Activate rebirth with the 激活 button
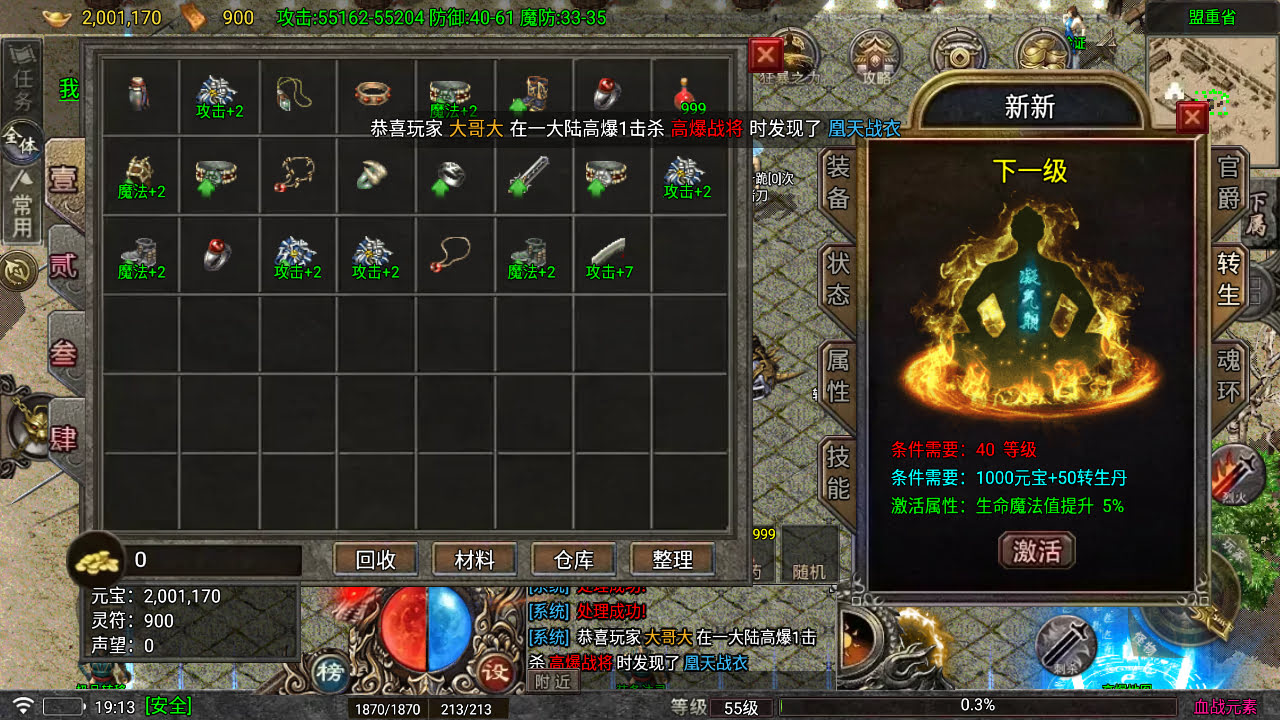 (1036, 550)
